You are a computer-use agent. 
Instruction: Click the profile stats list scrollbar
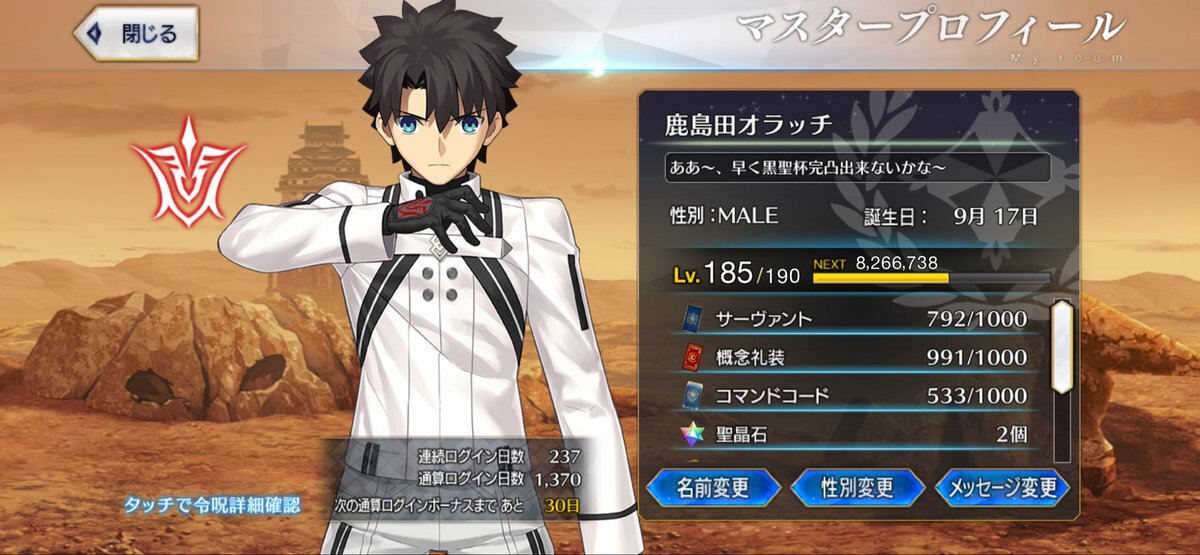(x=1061, y=345)
